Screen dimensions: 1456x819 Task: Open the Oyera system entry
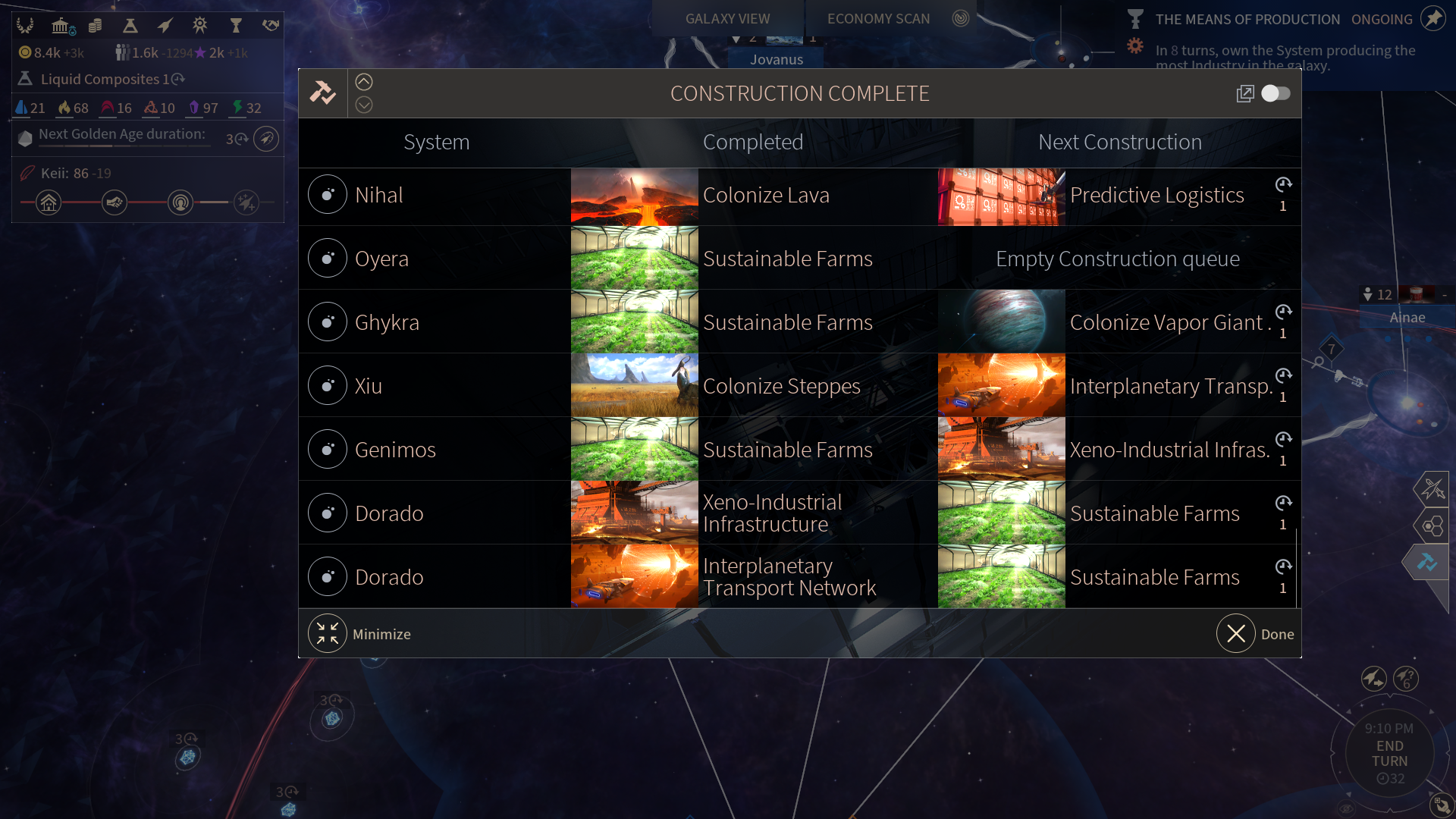coord(381,259)
